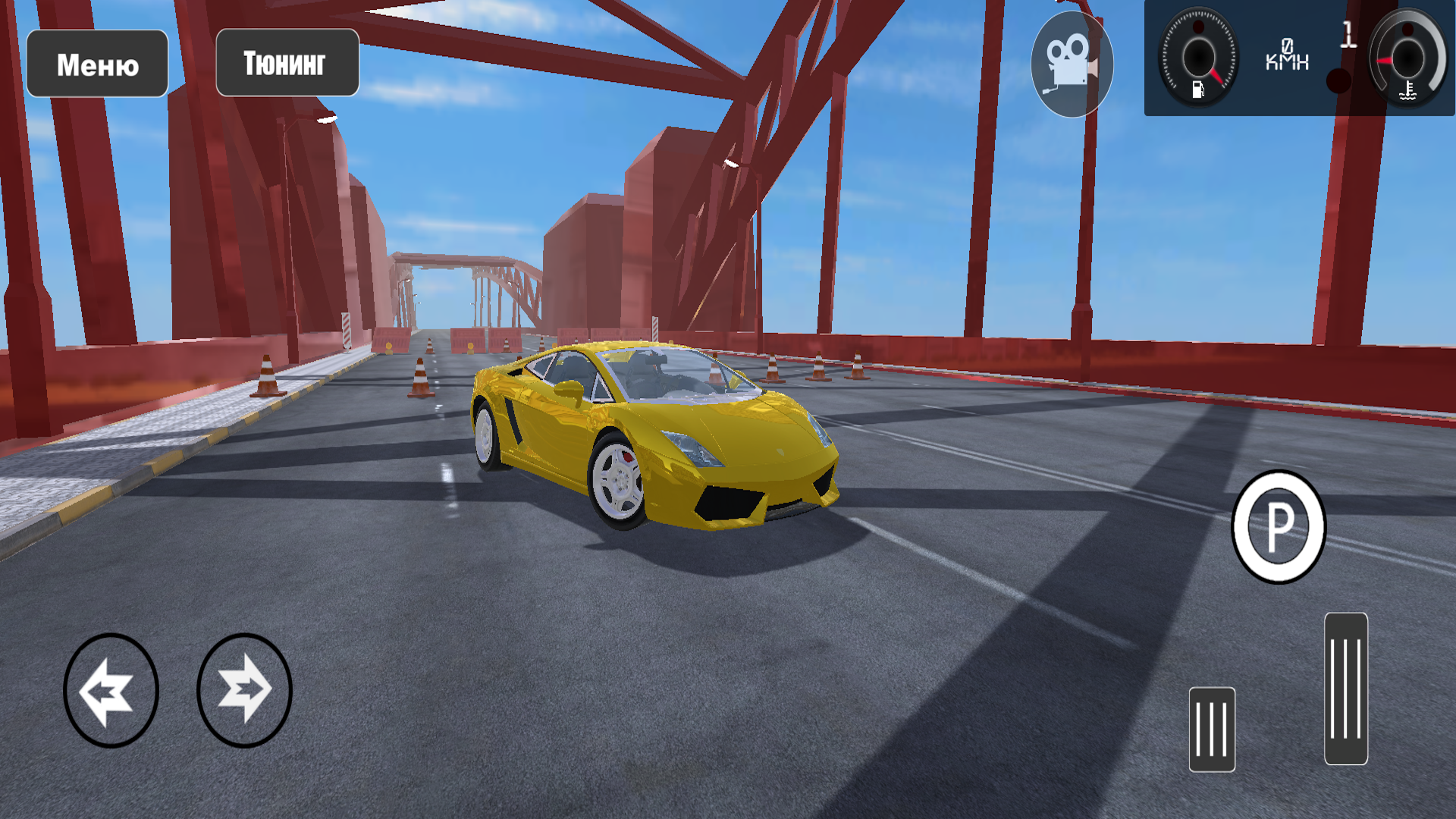The width and height of the screenshot is (1456, 819).
Task: Switch to the Тюнинг screen
Action: [x=287, y=62]
